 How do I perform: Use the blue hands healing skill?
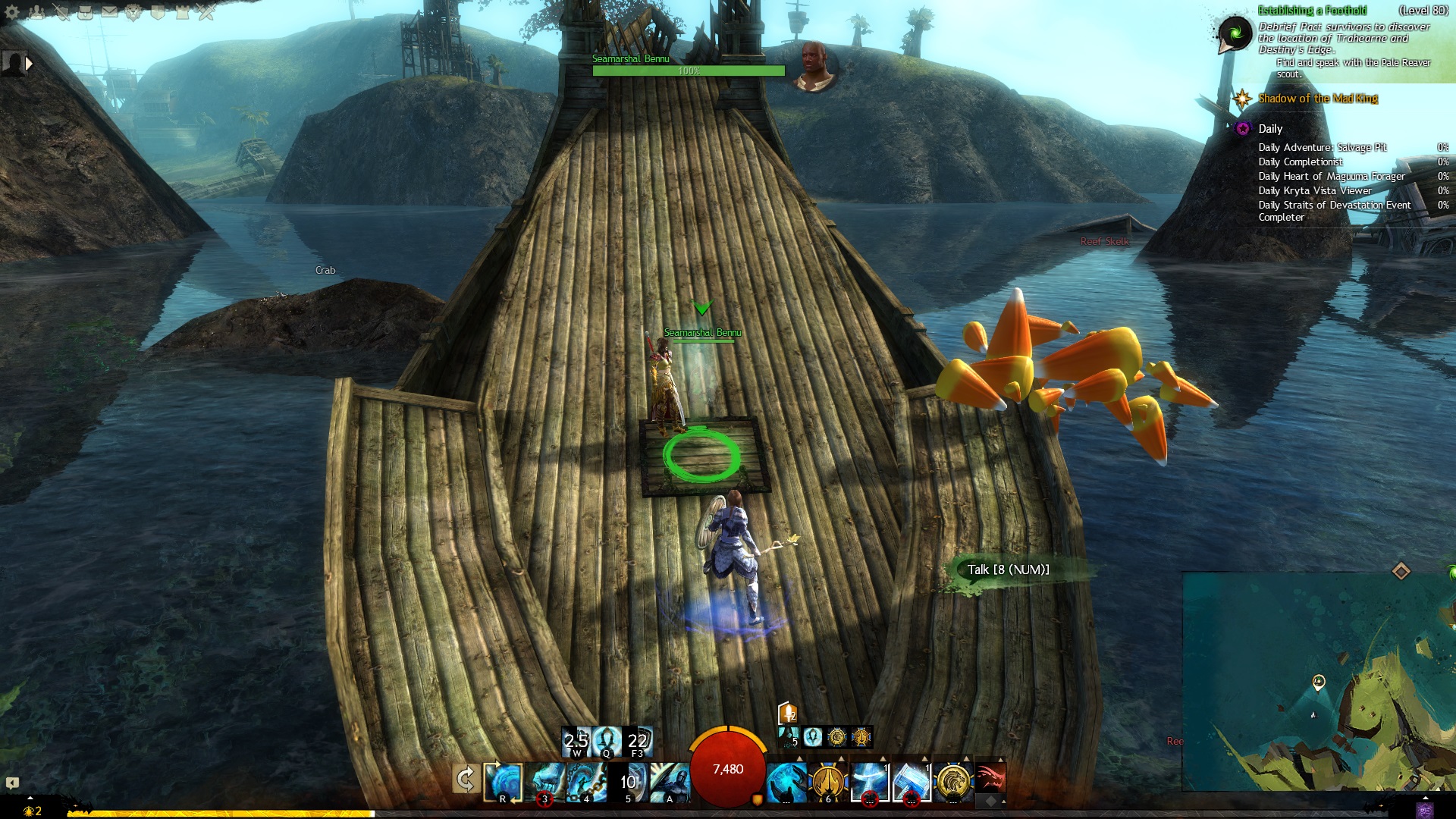(x=786, y=782)
